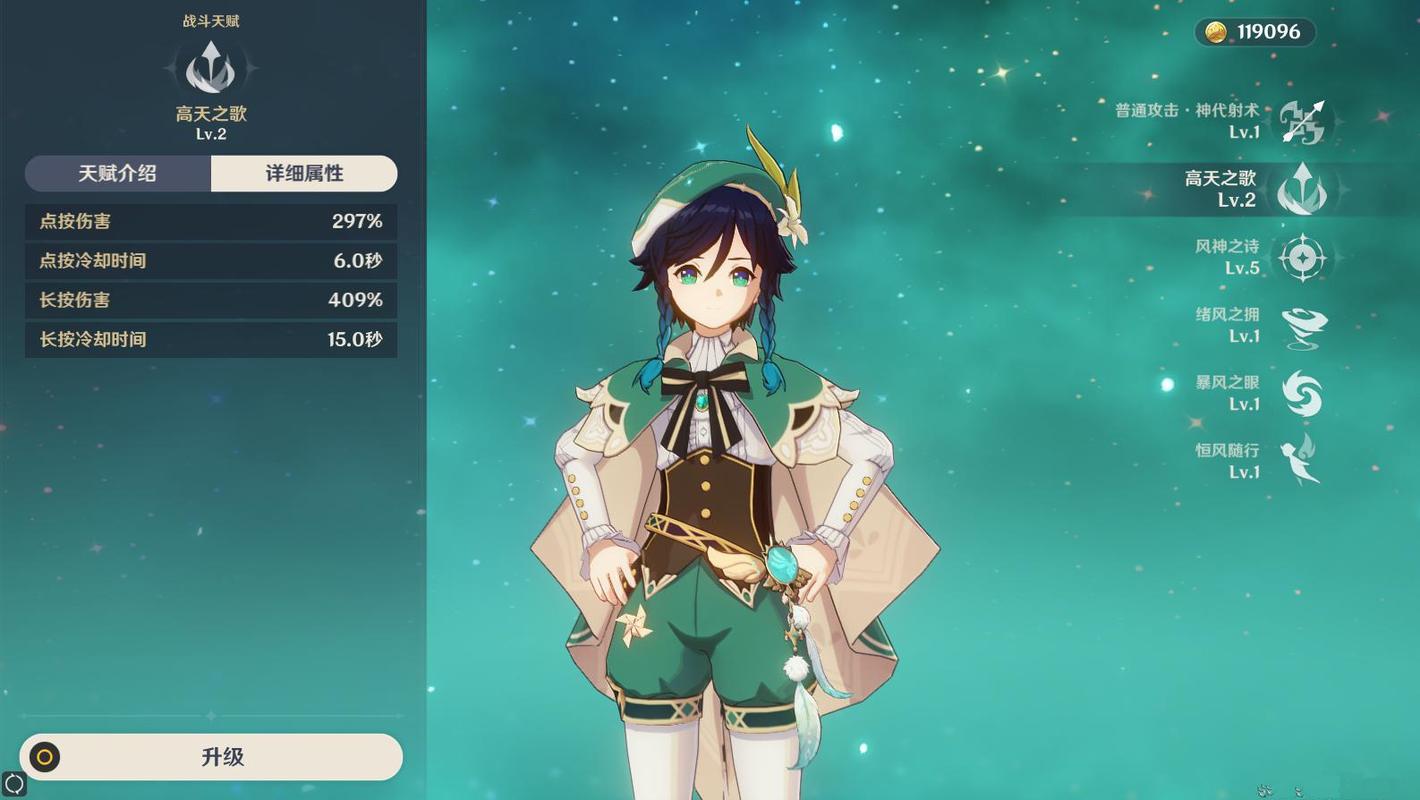1420x800 pixels.
Task: Select the 普通攻击·神代射术 talent
Action: [1303, 122]
